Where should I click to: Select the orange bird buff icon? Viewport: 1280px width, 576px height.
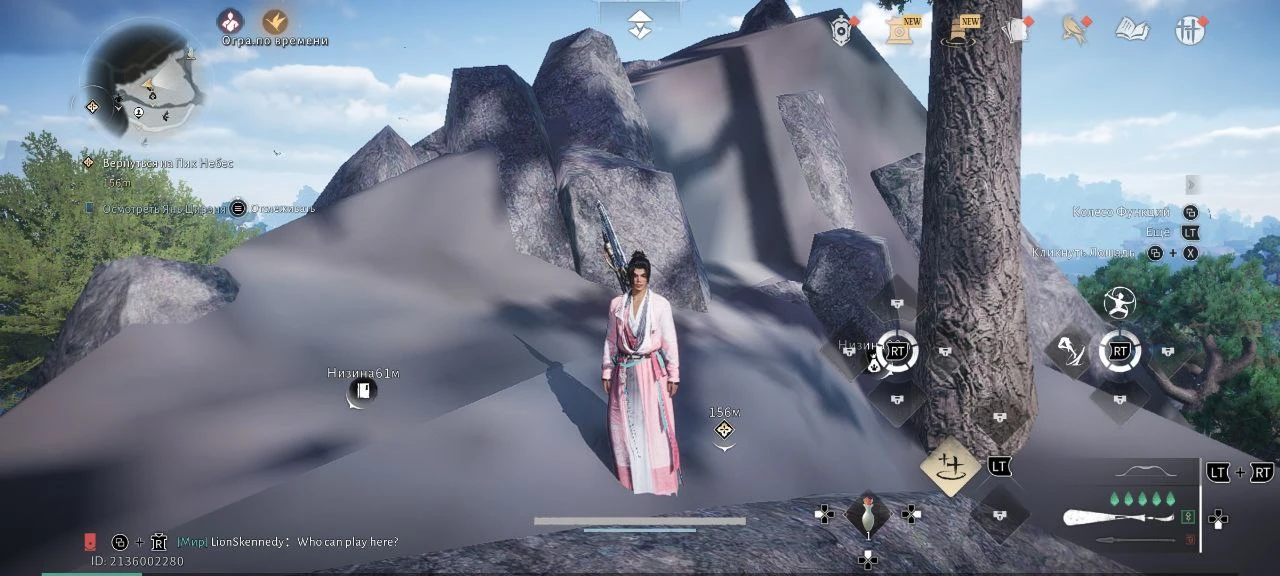pyautogui.click(x=275, y=21)
